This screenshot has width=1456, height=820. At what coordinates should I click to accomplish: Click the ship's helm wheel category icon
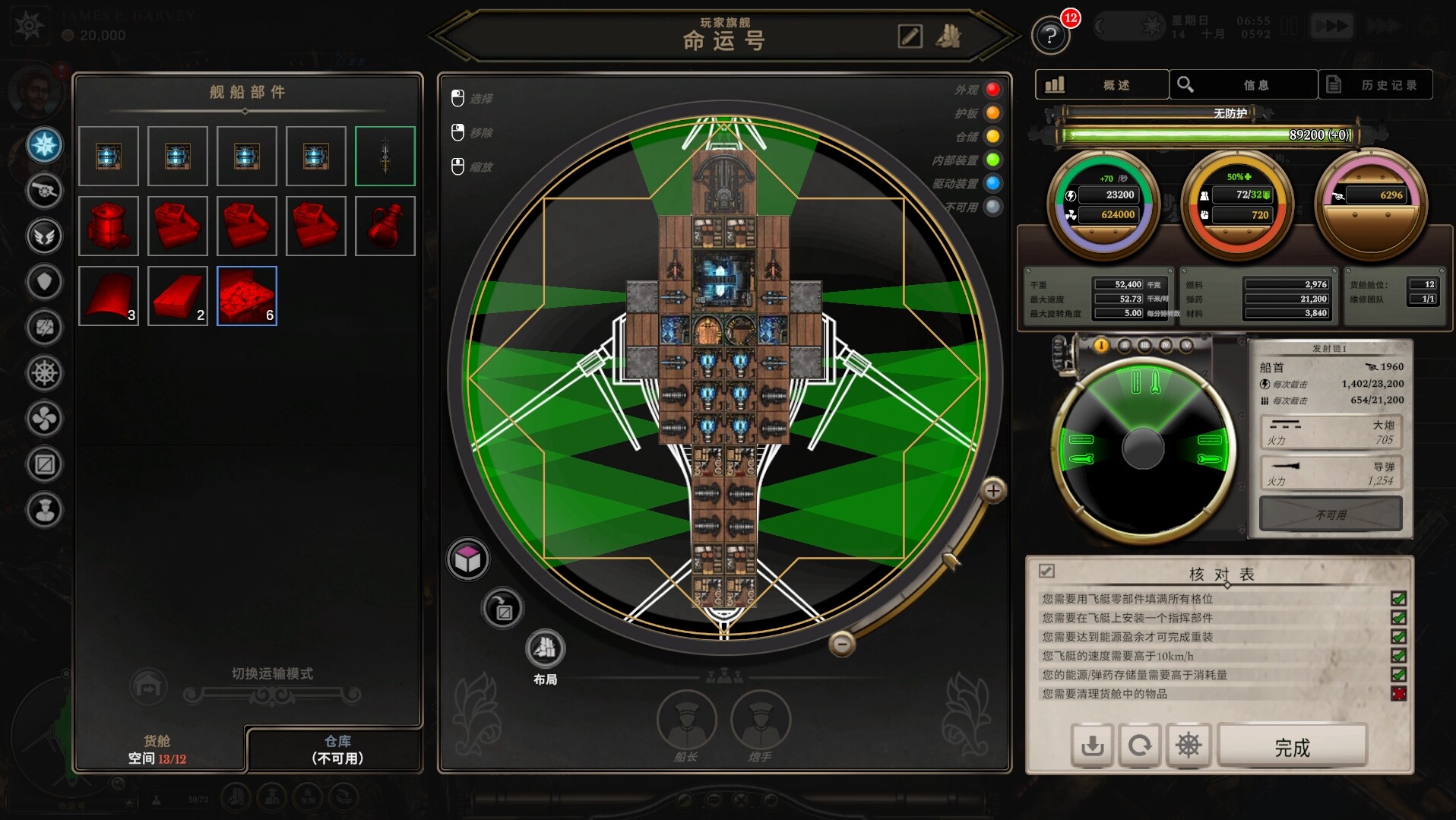click(x=44, y=371)
